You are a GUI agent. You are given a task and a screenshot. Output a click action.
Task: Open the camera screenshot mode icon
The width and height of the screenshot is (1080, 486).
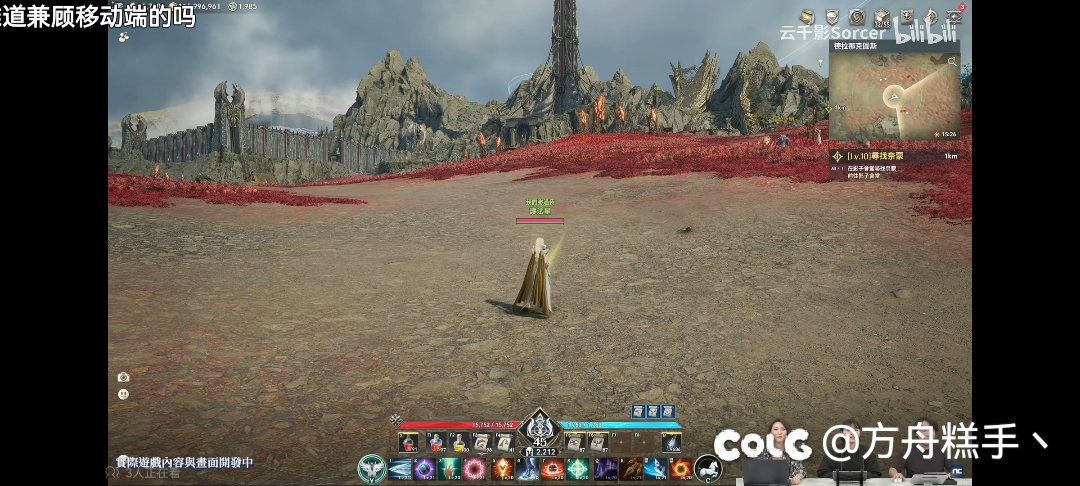point(123,377)
